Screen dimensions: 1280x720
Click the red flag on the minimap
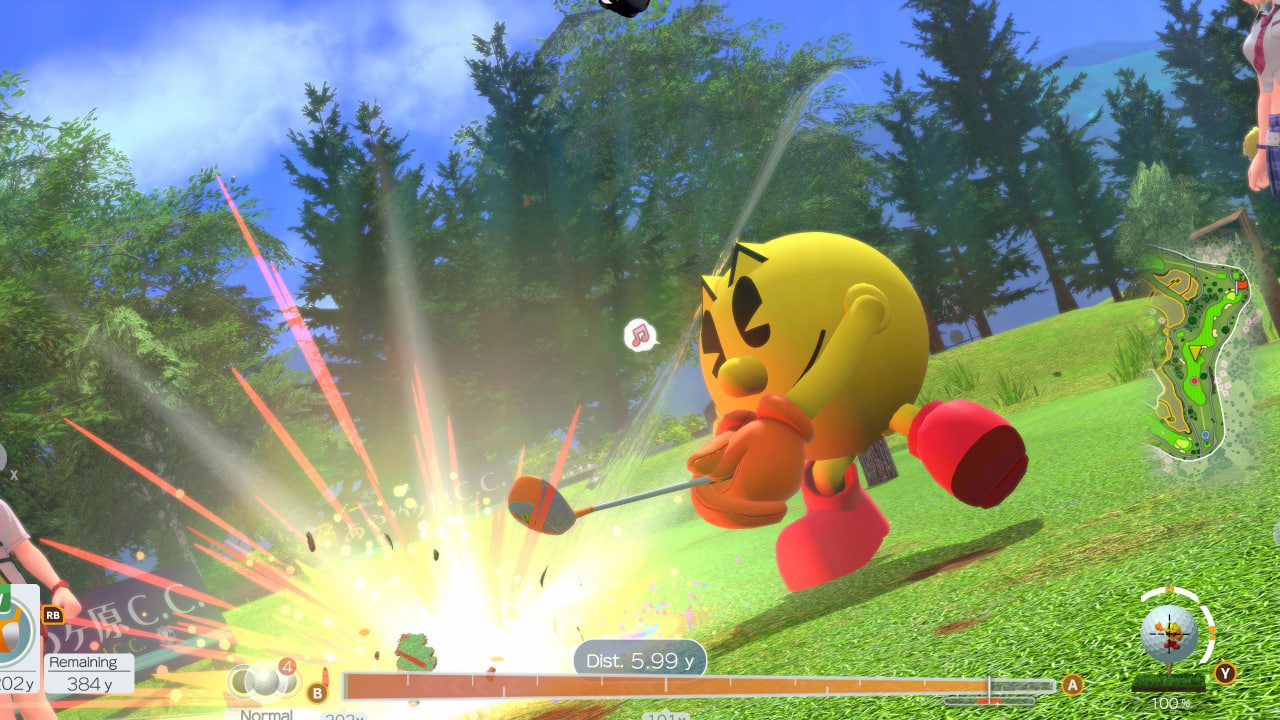(1242, 284)
